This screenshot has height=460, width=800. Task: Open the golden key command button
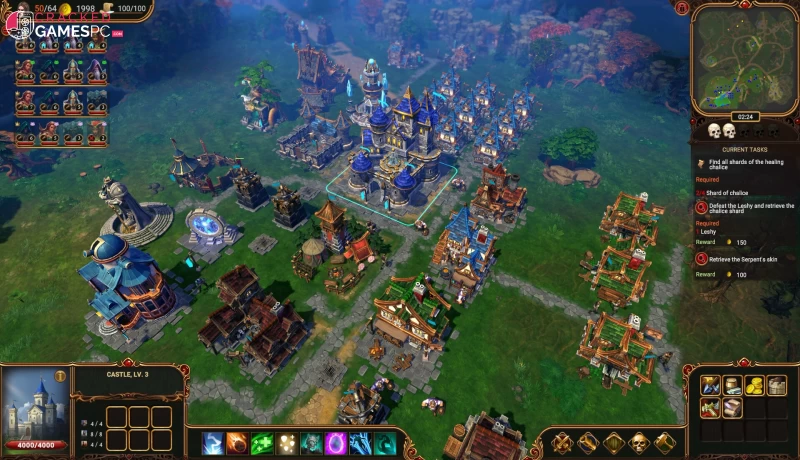588,443
